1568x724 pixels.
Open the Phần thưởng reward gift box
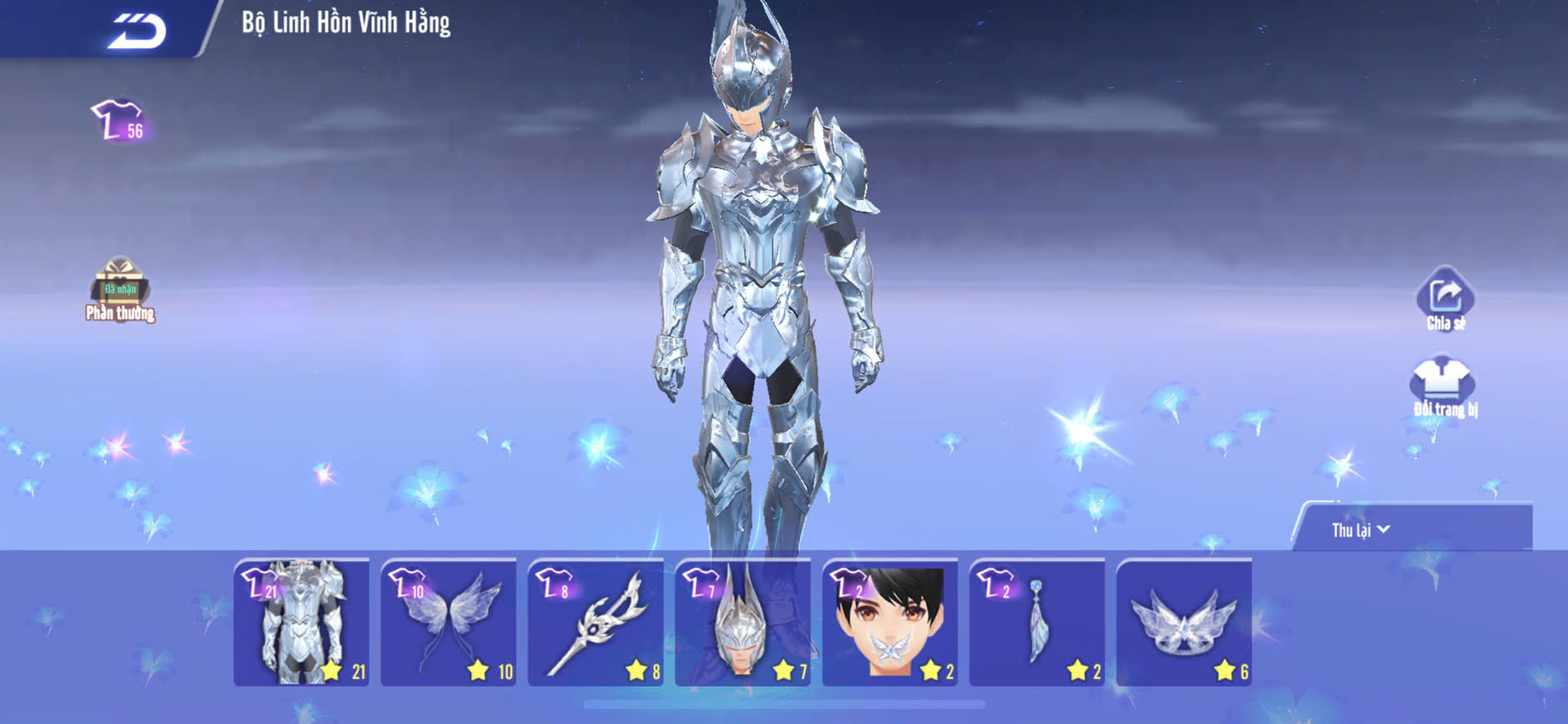pyautogui.click(x=120, y=288)
